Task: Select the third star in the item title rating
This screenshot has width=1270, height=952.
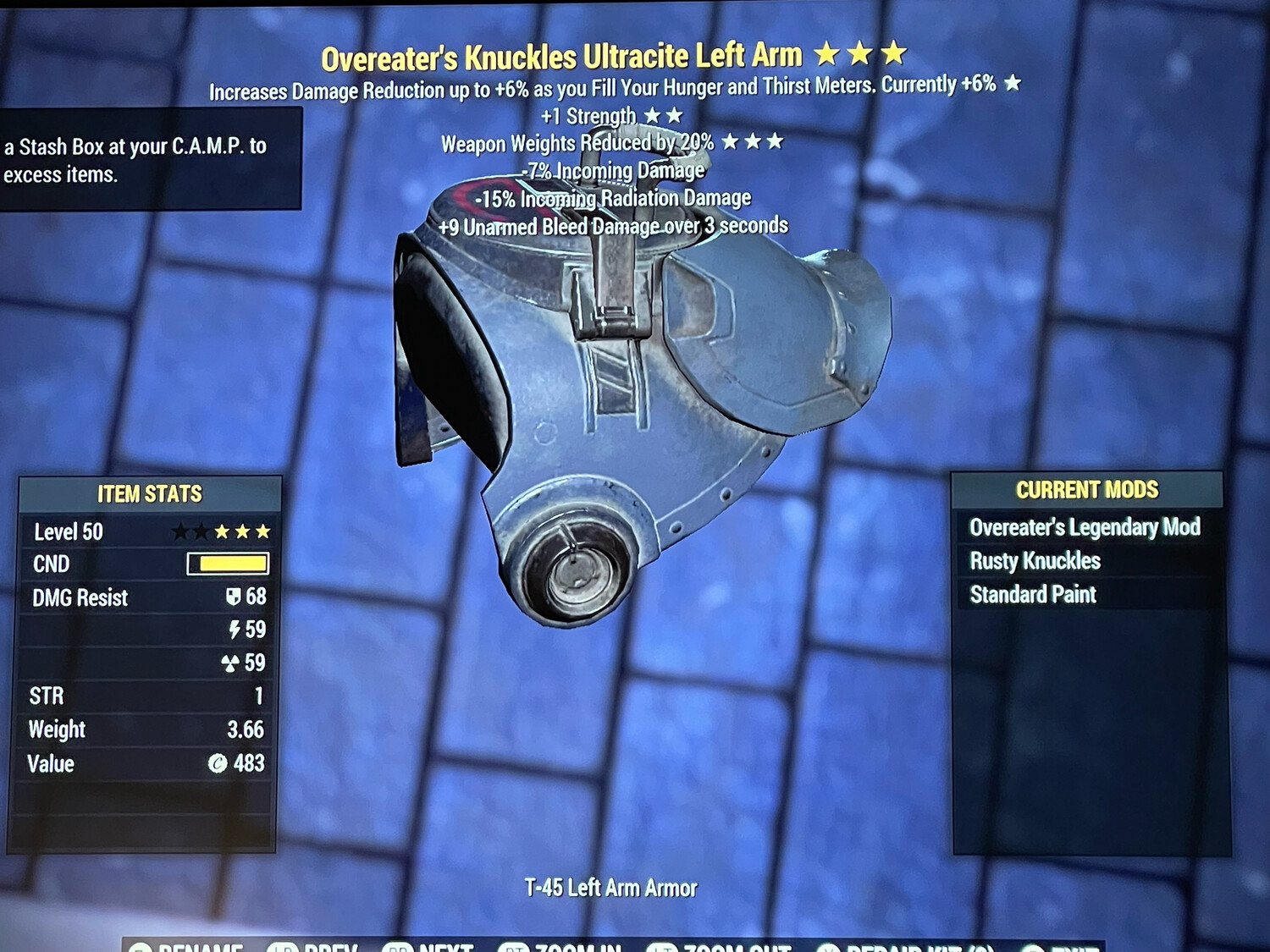Action: point(893,52)
